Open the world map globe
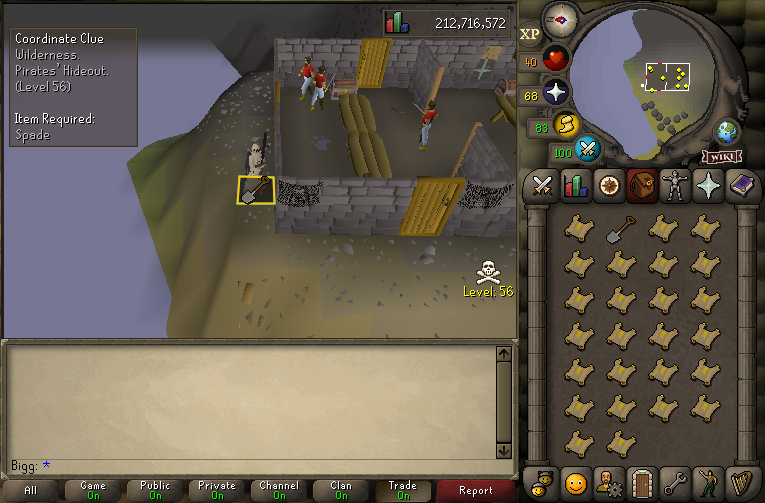 coord(727,133)
